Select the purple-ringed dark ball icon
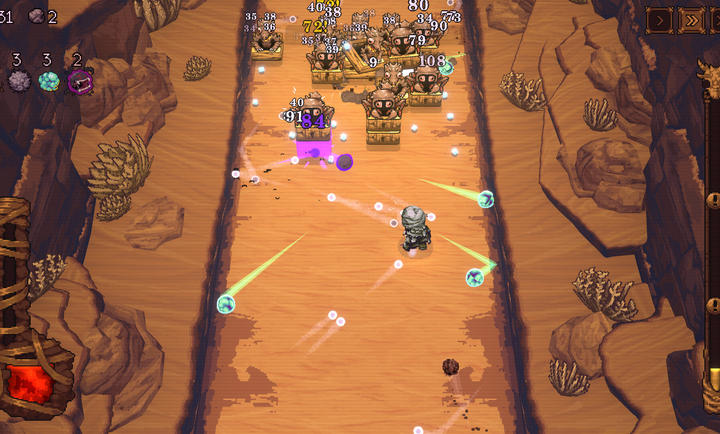This screenshot has width=720, height=434. 80,81
